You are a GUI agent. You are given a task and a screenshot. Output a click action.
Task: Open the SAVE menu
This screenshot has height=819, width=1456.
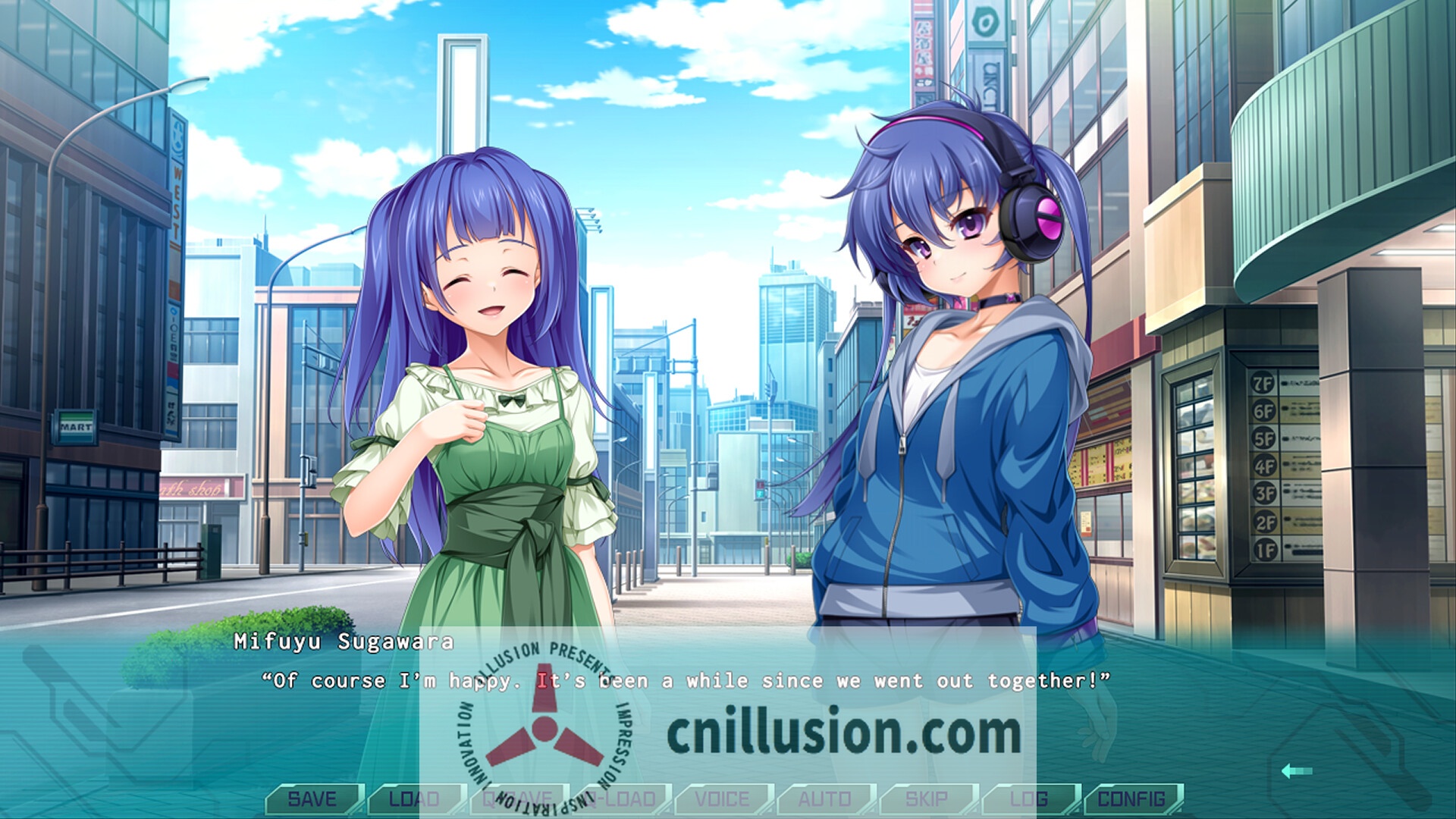tap(315, 798)
